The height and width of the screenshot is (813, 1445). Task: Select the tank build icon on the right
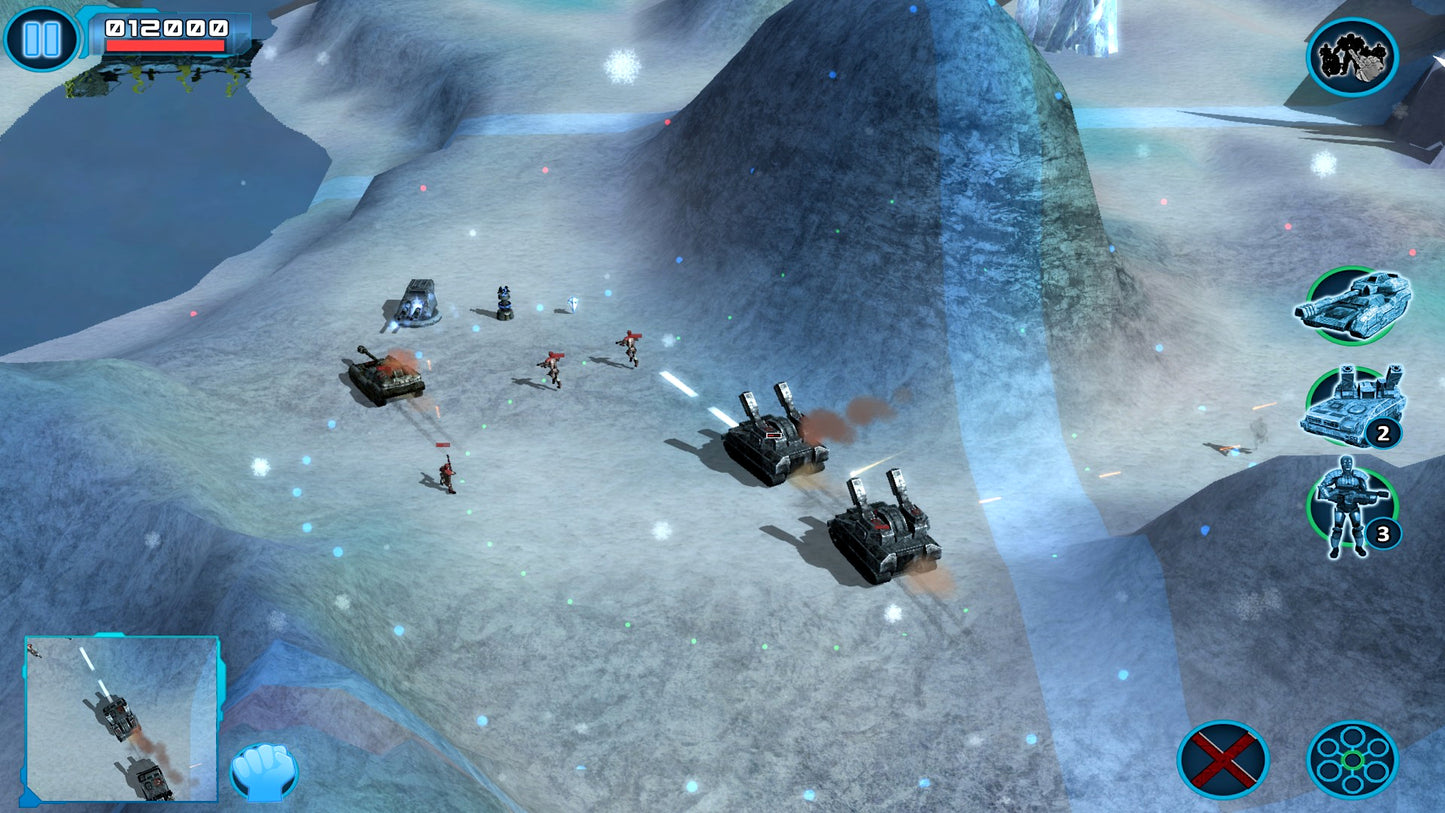point(1355,308)
